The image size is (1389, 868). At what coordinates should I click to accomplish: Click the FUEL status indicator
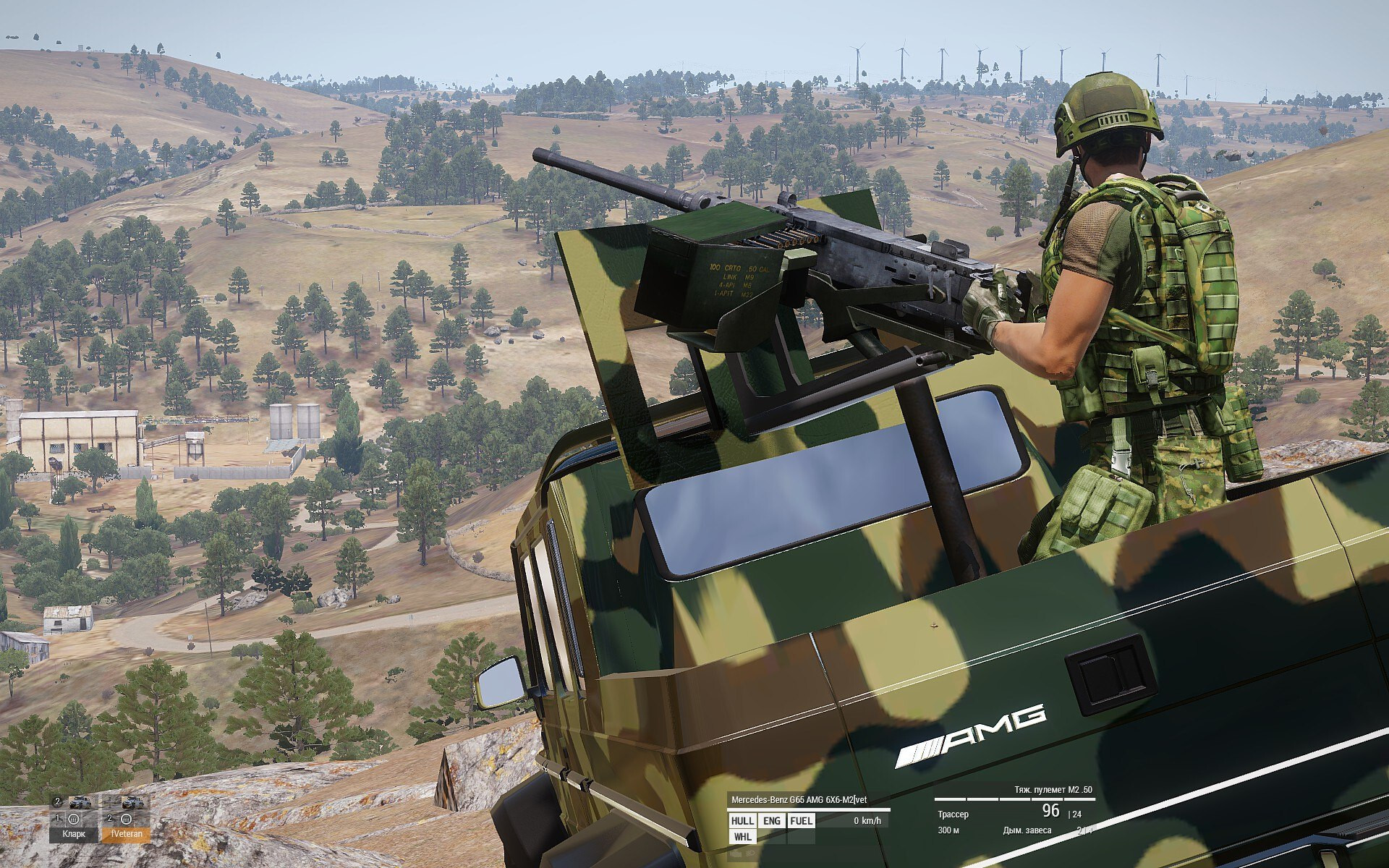801,820
